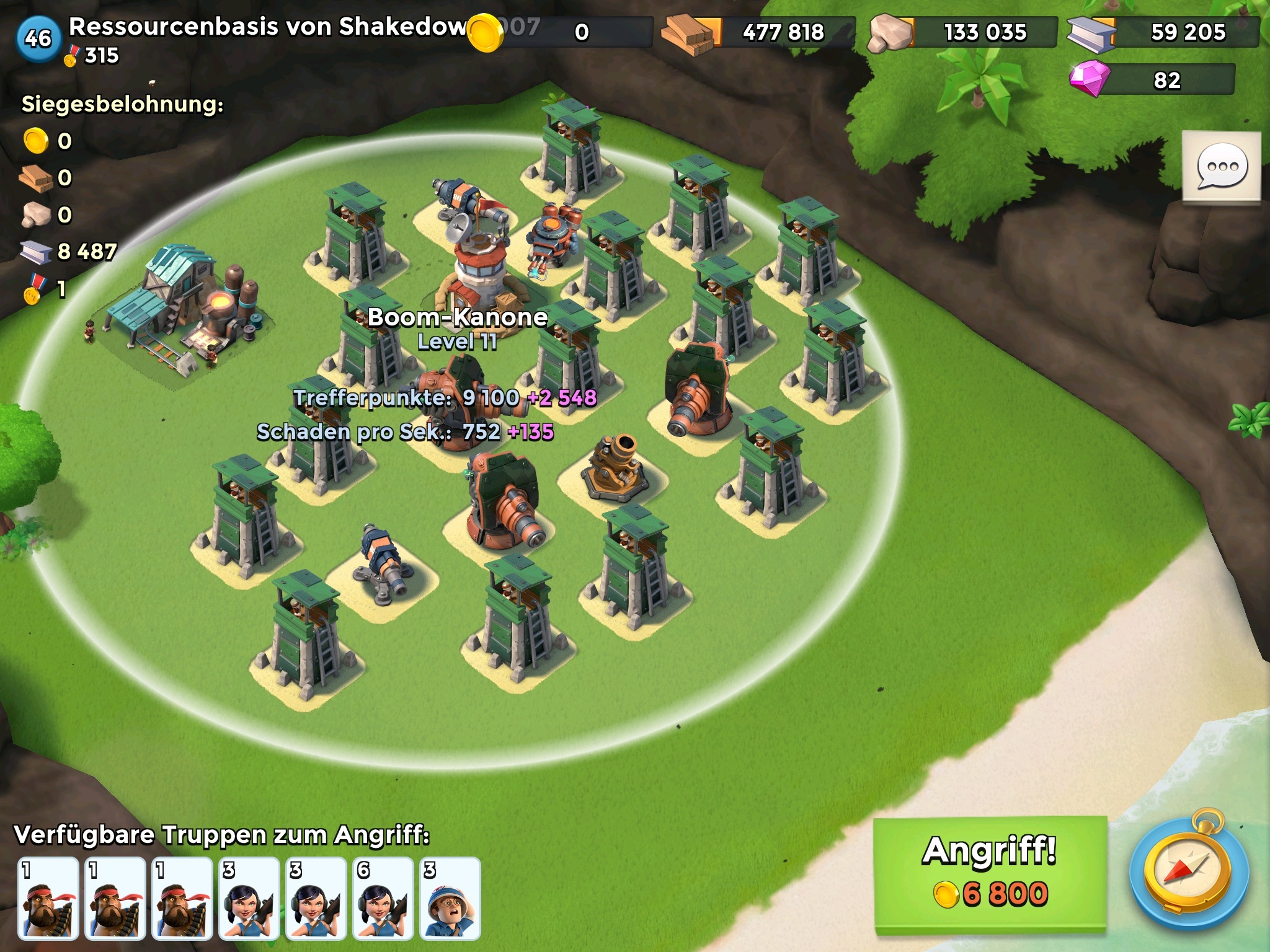This screenshot has width=1270, height=952.
Task: Open the chat speech bubble
Action: click(x=1222, y=167)
